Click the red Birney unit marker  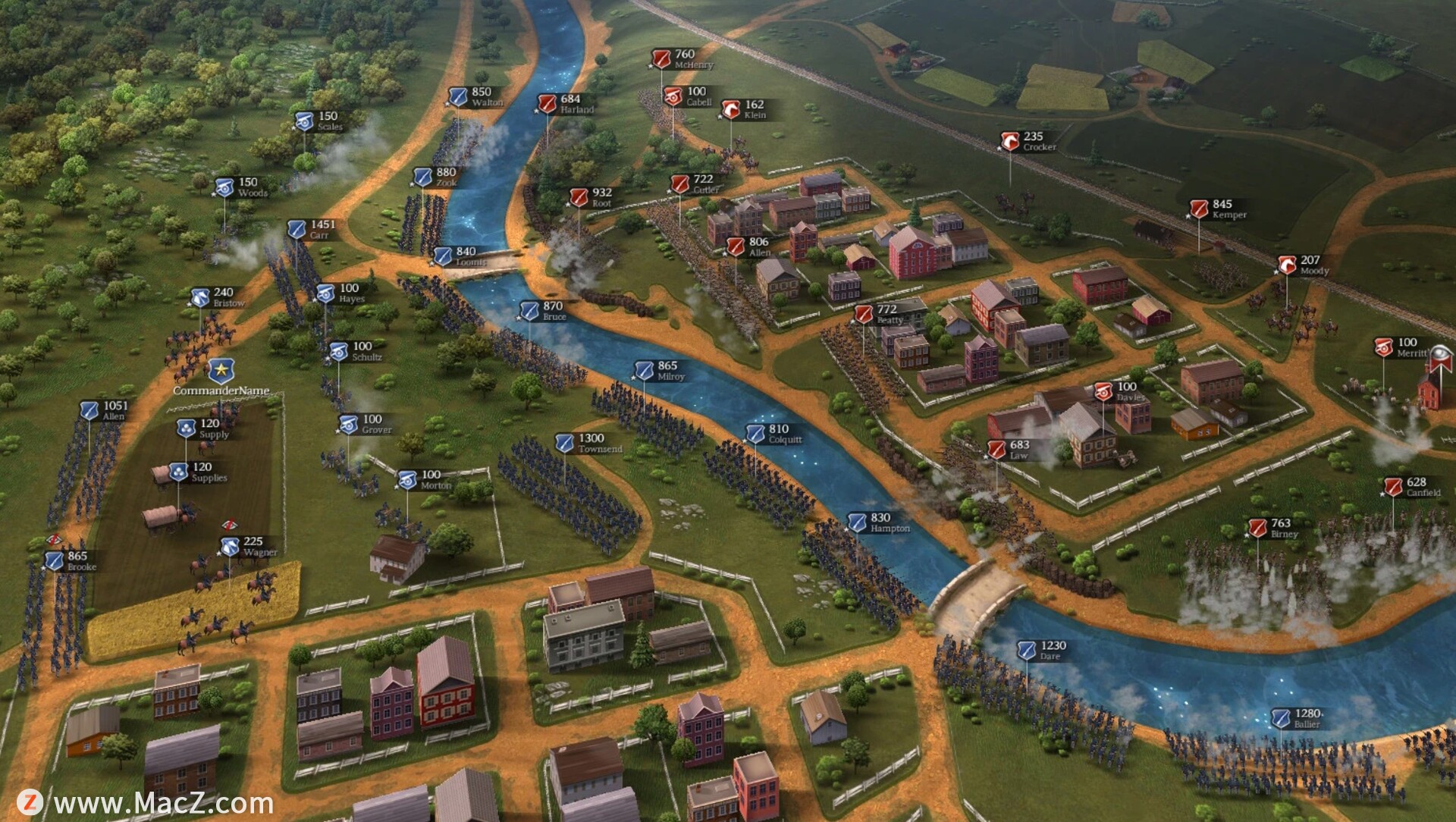coord(1258,528)
